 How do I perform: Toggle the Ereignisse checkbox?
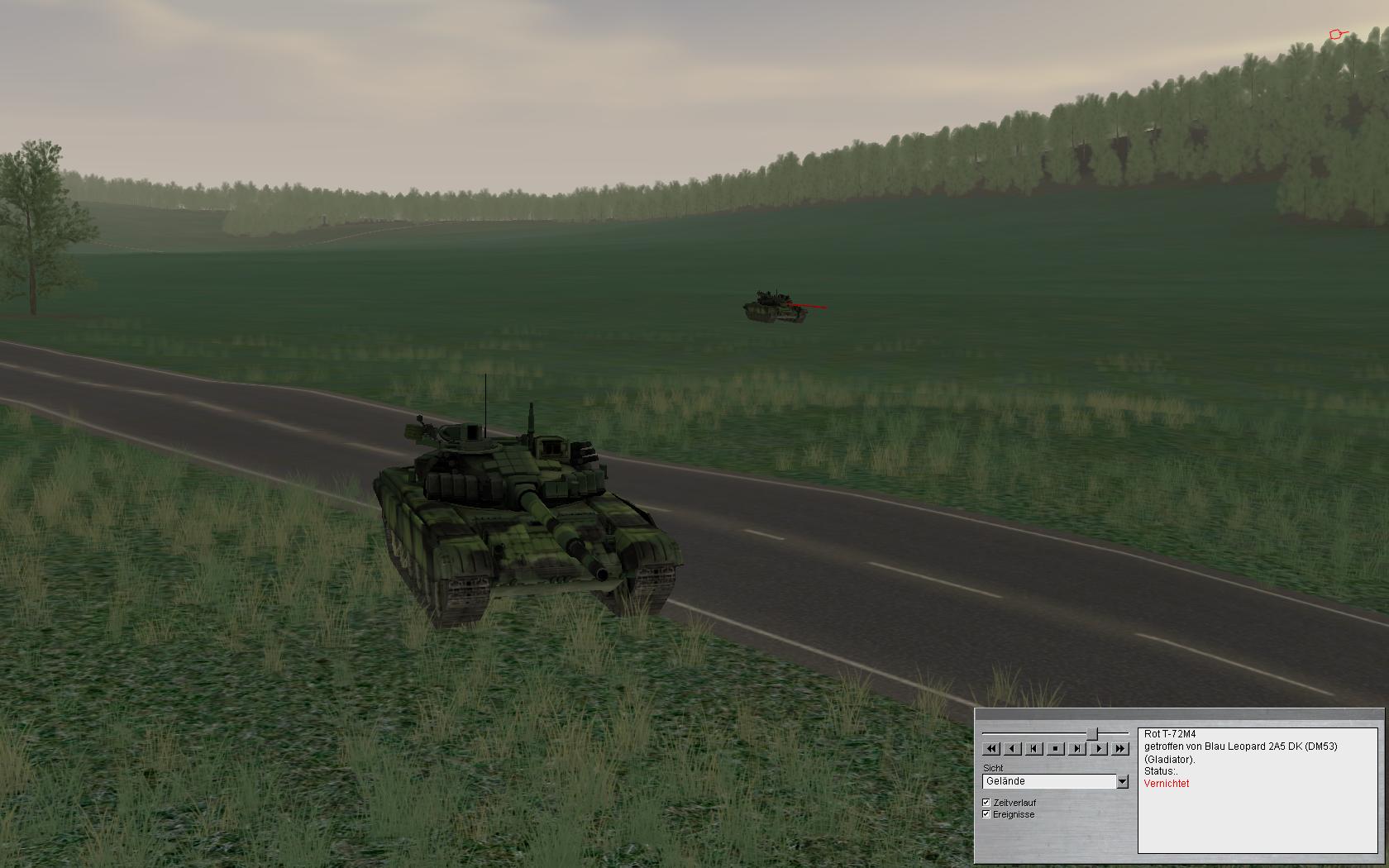(x=986, y=814)
